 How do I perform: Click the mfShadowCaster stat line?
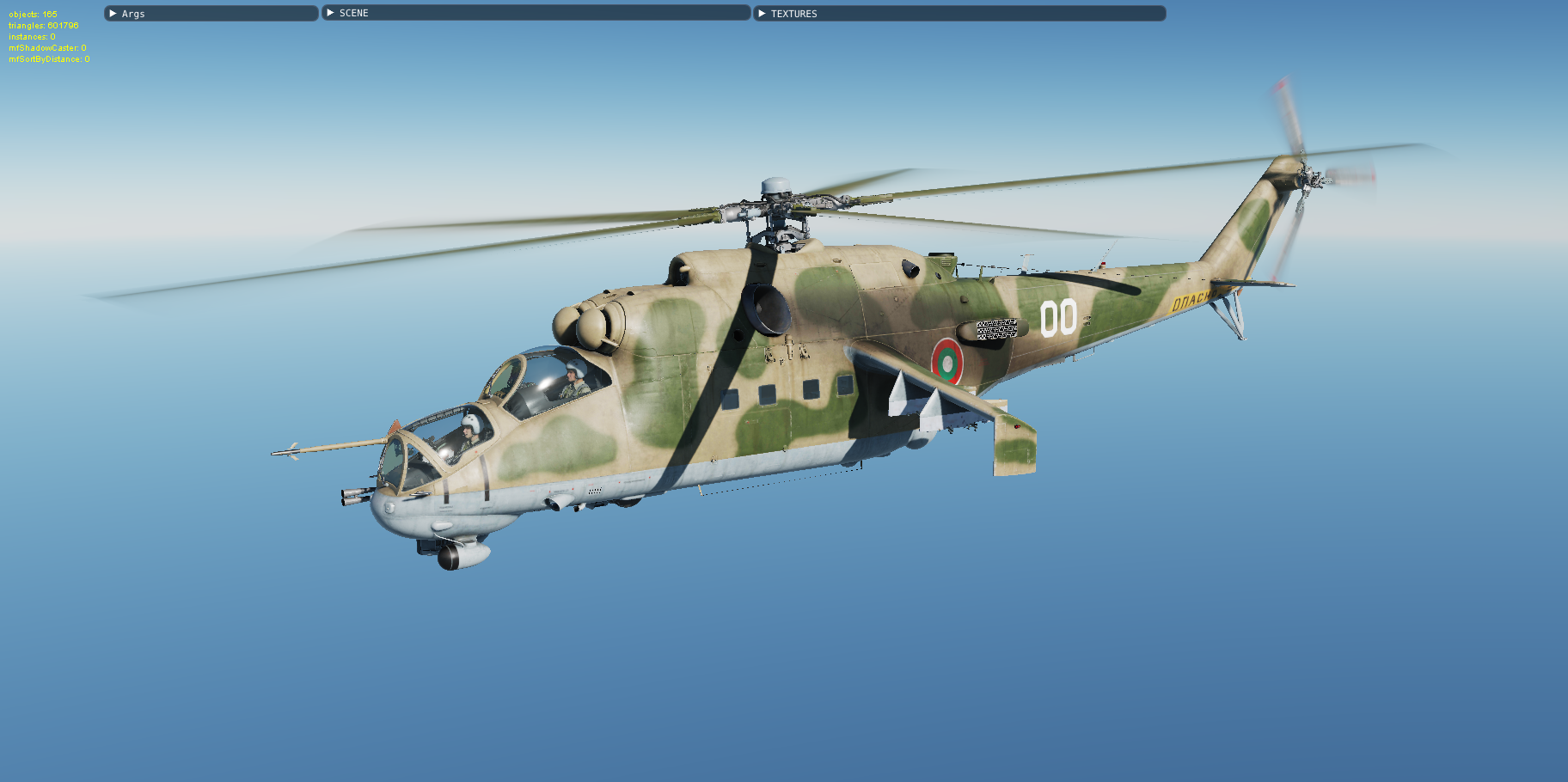[x=47, y=47]
